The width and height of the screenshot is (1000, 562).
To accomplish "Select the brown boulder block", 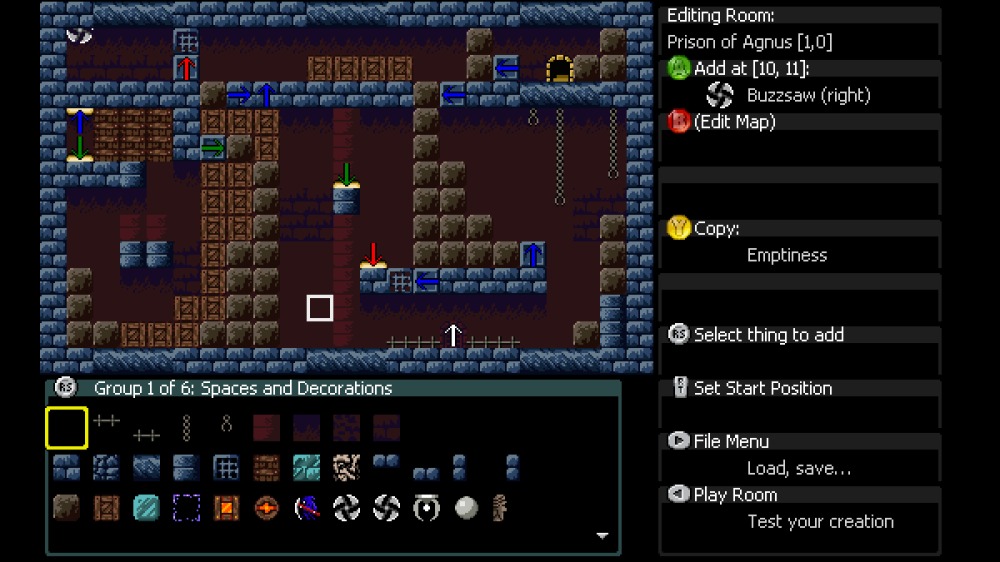I will 66,508.
